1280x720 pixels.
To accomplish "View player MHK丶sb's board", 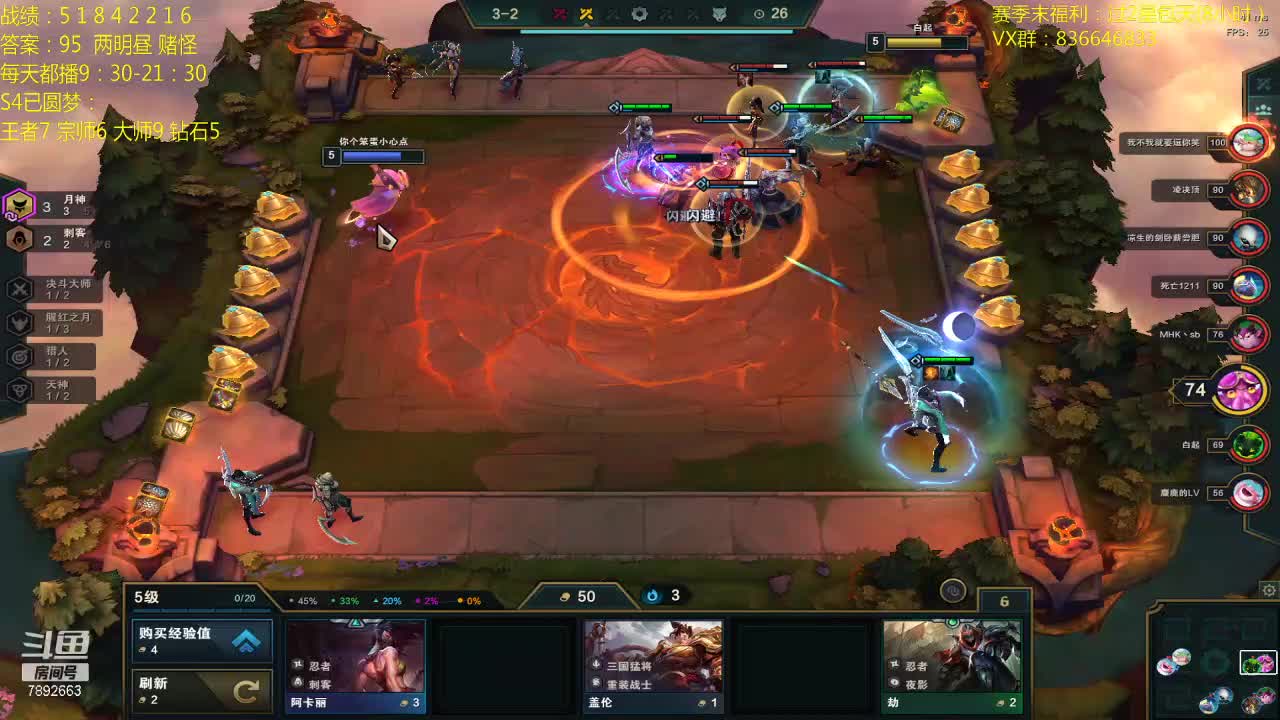I will coord(1248,335).
